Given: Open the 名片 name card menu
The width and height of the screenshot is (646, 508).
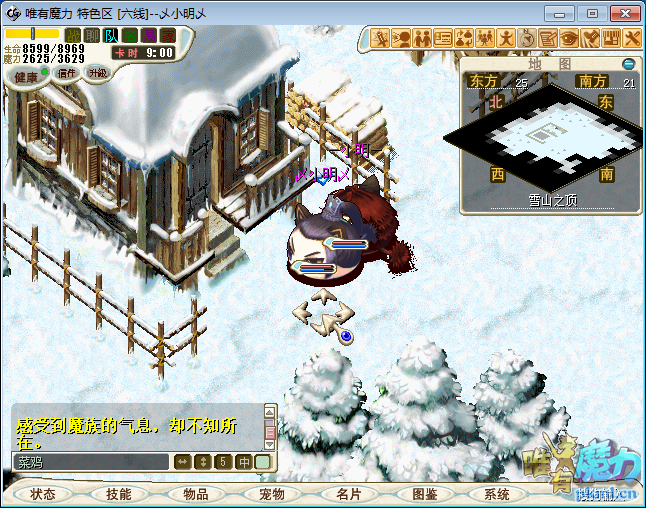Looking at the screenshot, I should click(348, 494).
